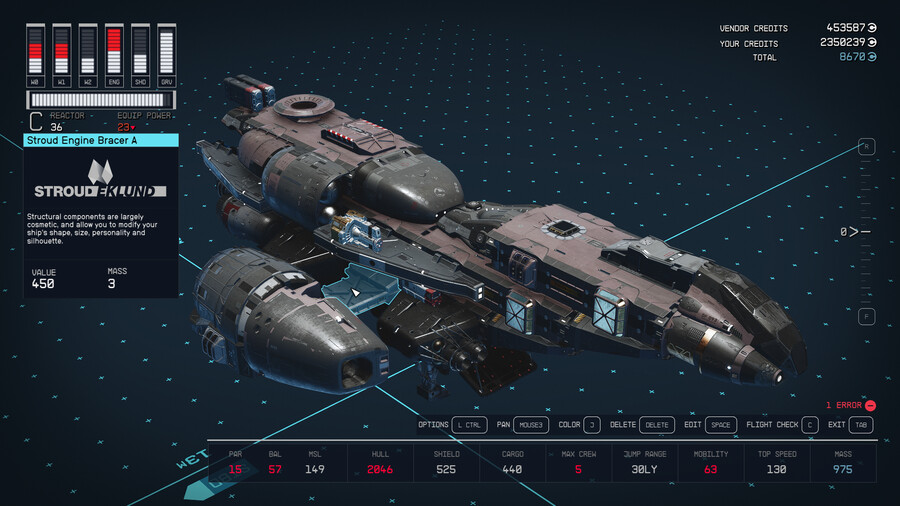The width and height of the screenshot is (900, 506).
Task: Show the 1 Error warning
Action: 851,405
